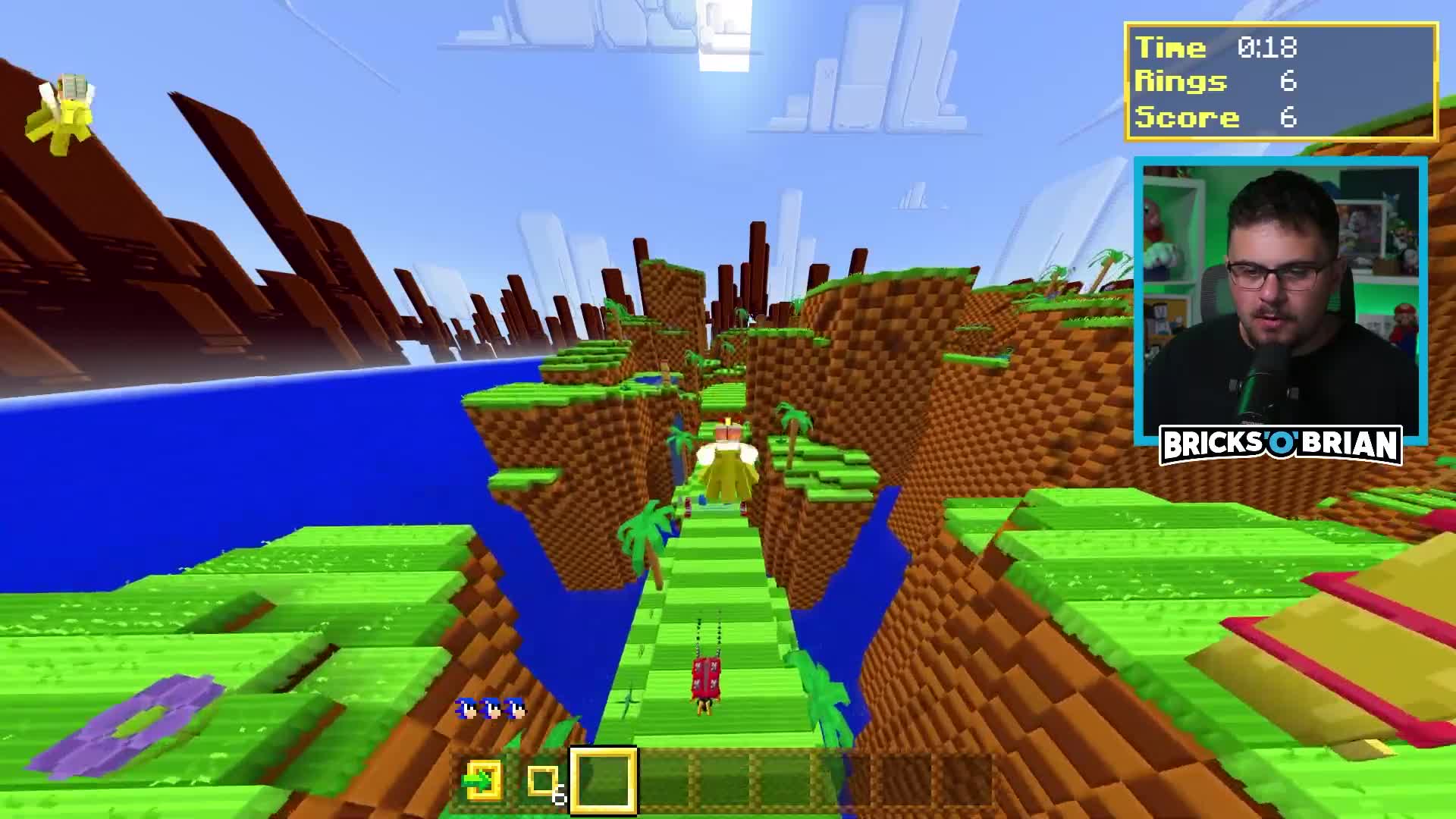
Task: Toggle the HUD stats panel visibility
Action: click(x=1282, y=82)
